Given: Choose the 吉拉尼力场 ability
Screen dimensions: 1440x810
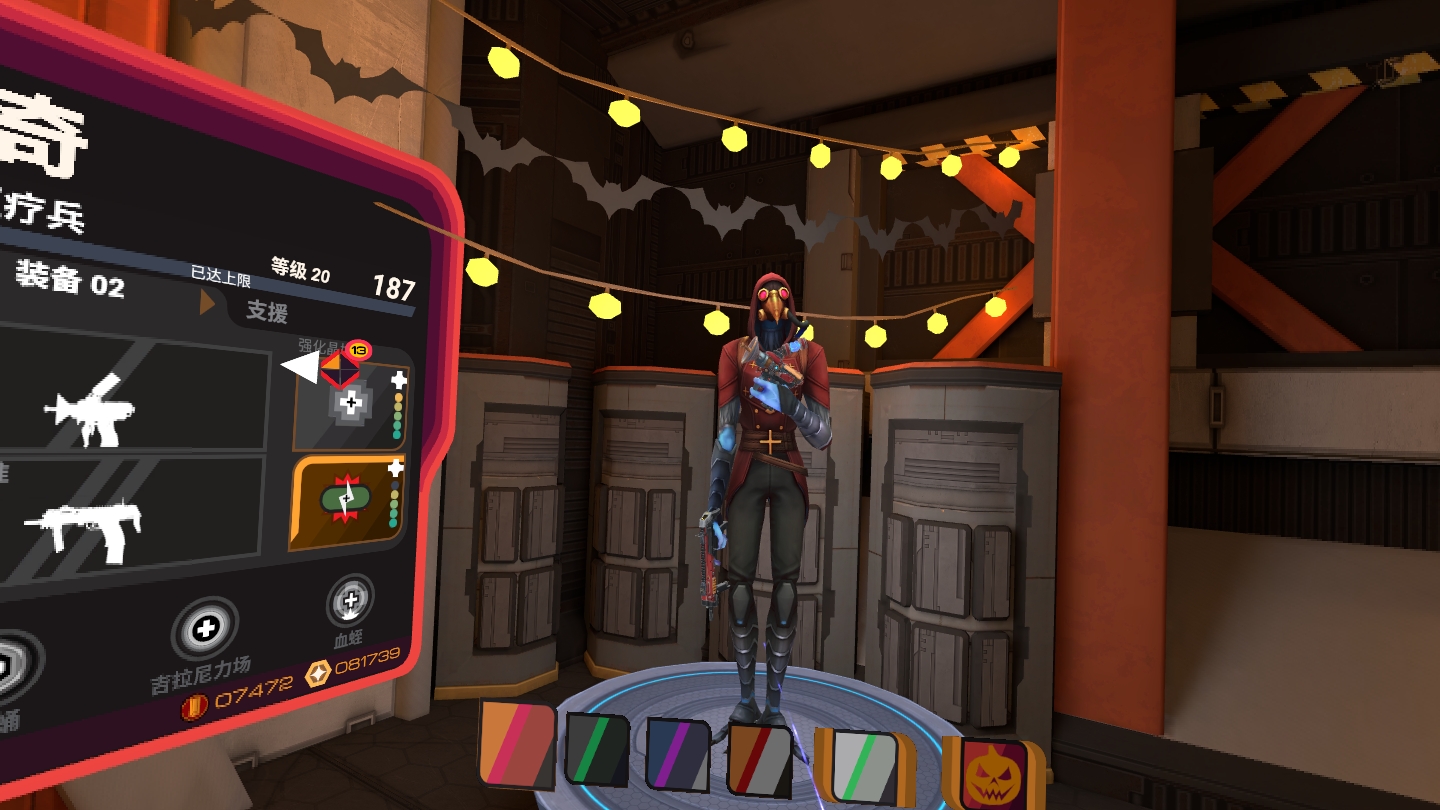Looking at the screenshot, I should point(205,631).
